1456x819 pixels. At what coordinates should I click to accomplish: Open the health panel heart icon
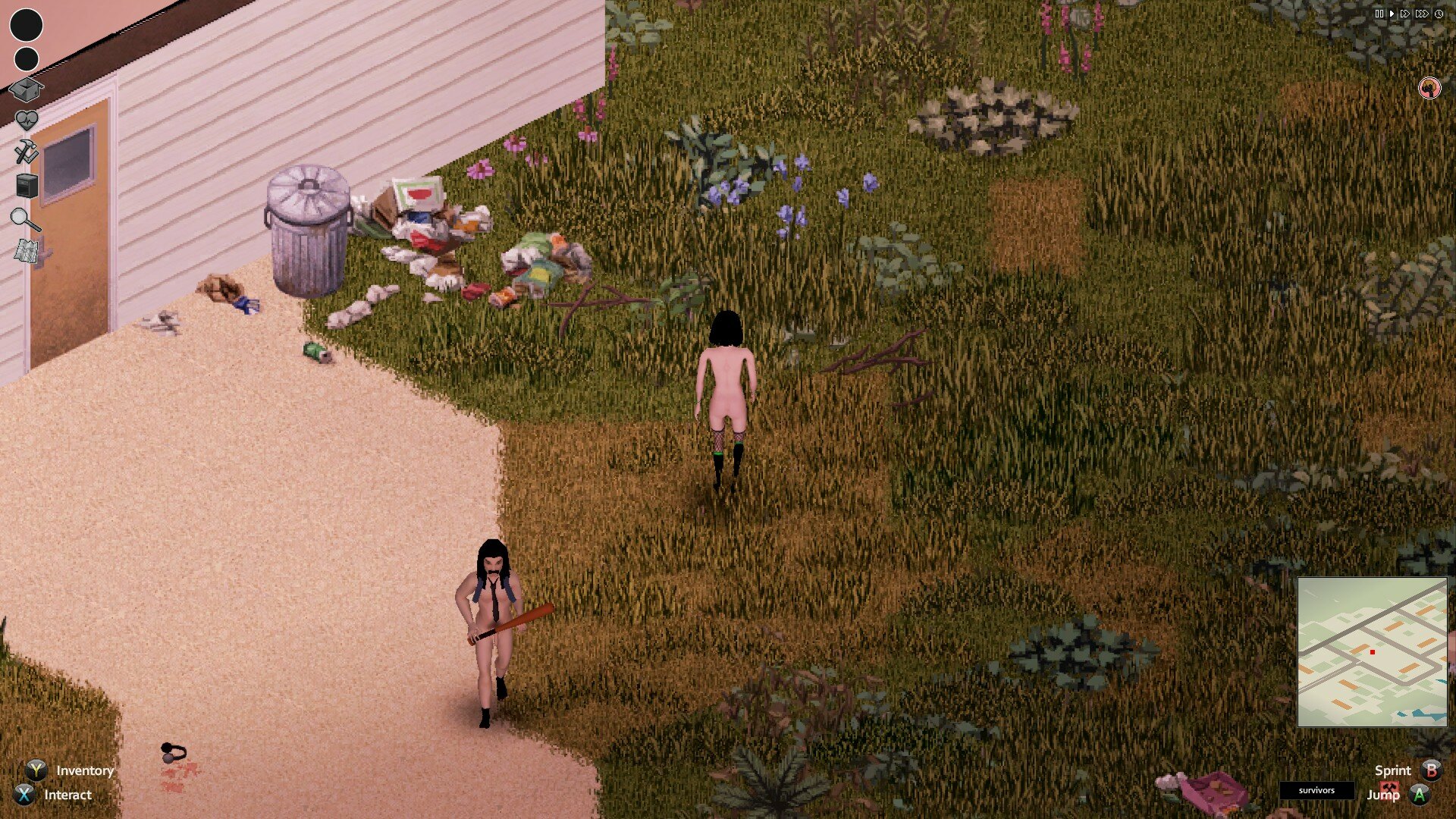[27, 118]
